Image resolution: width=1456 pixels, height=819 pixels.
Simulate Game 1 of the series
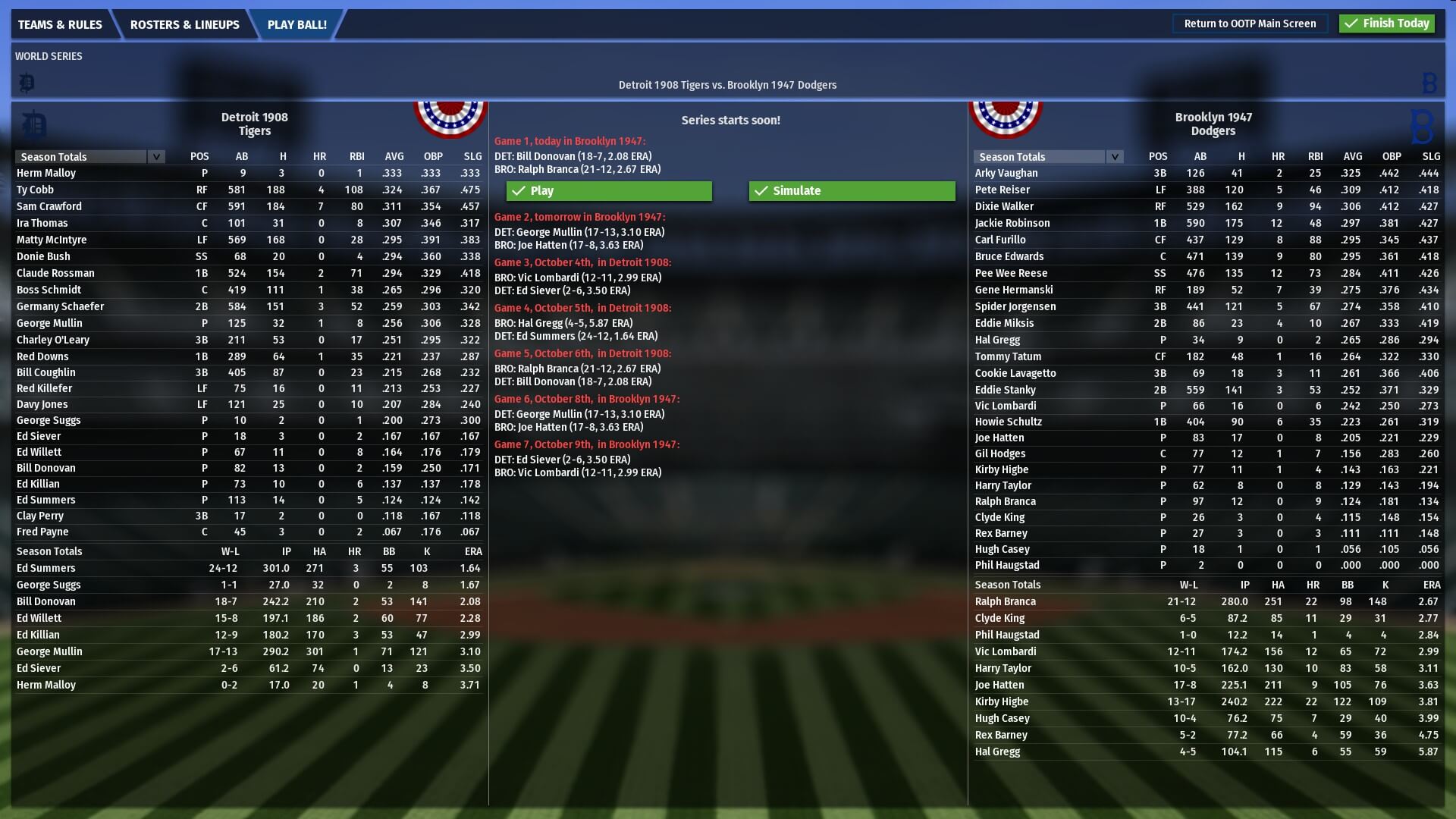[x=852, y=191]
